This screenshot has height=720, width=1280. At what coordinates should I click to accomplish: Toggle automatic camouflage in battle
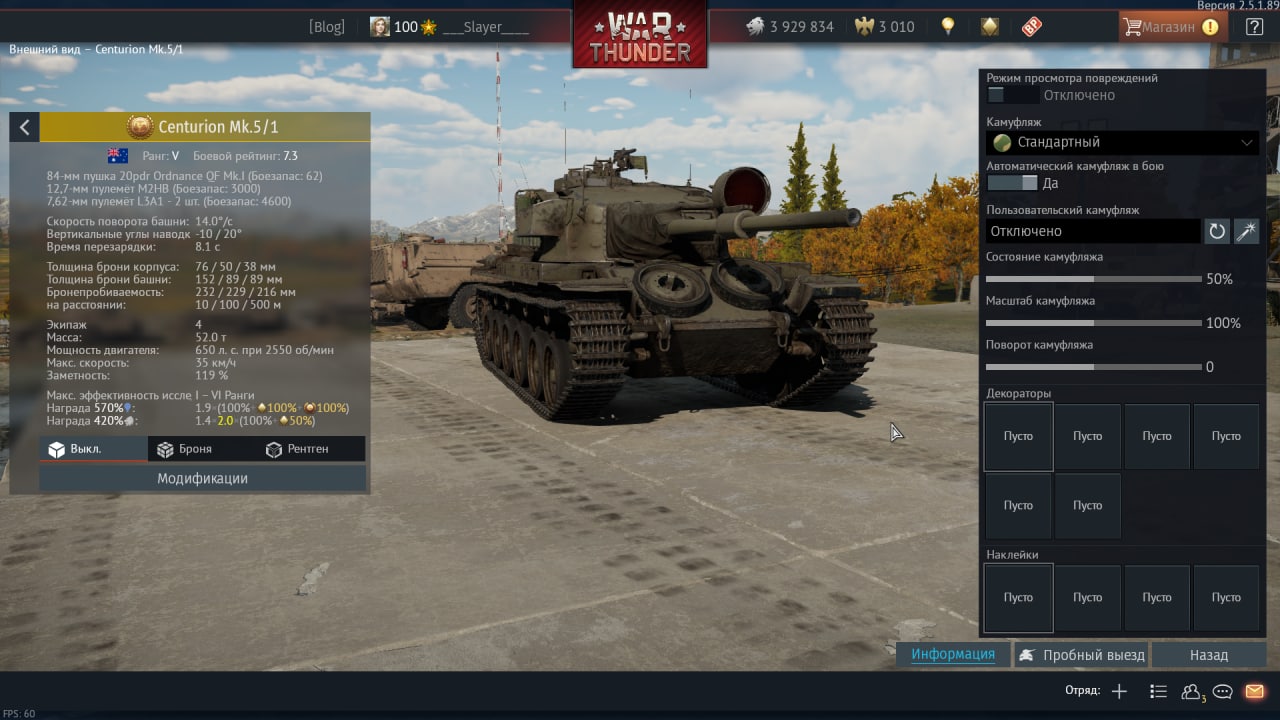tap(1011, 183)
